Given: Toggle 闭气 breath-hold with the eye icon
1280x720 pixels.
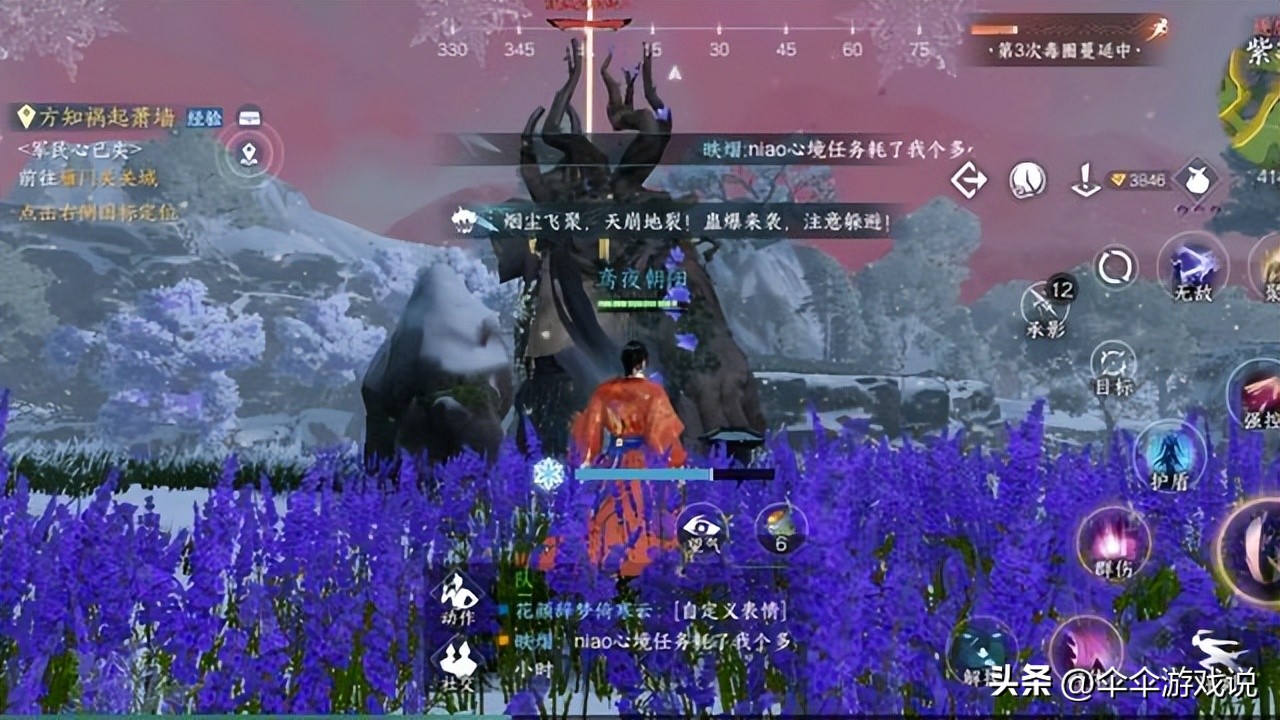Looking at the screenshot, I should coord(701,528).
